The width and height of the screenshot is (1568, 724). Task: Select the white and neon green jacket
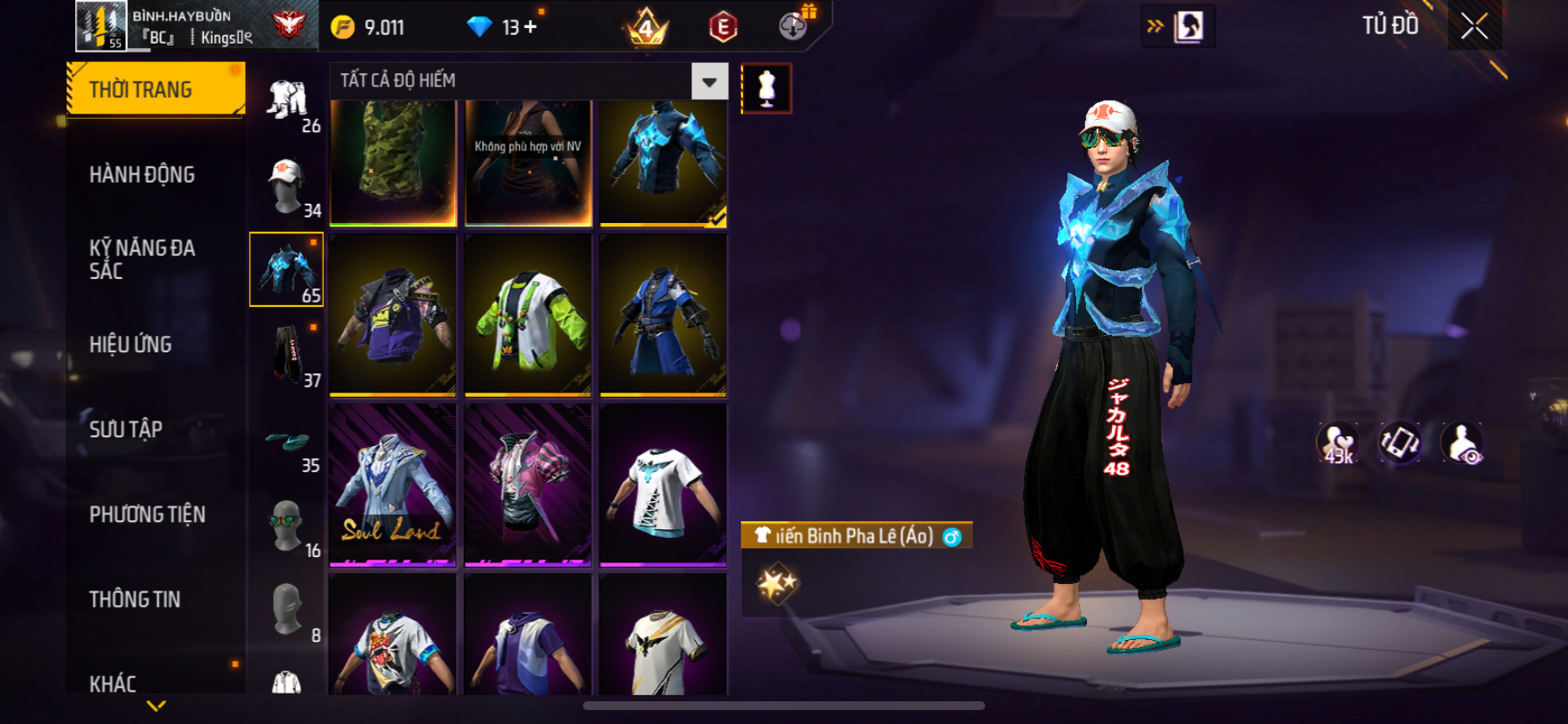pyautogui.click(x=528, y=316)
